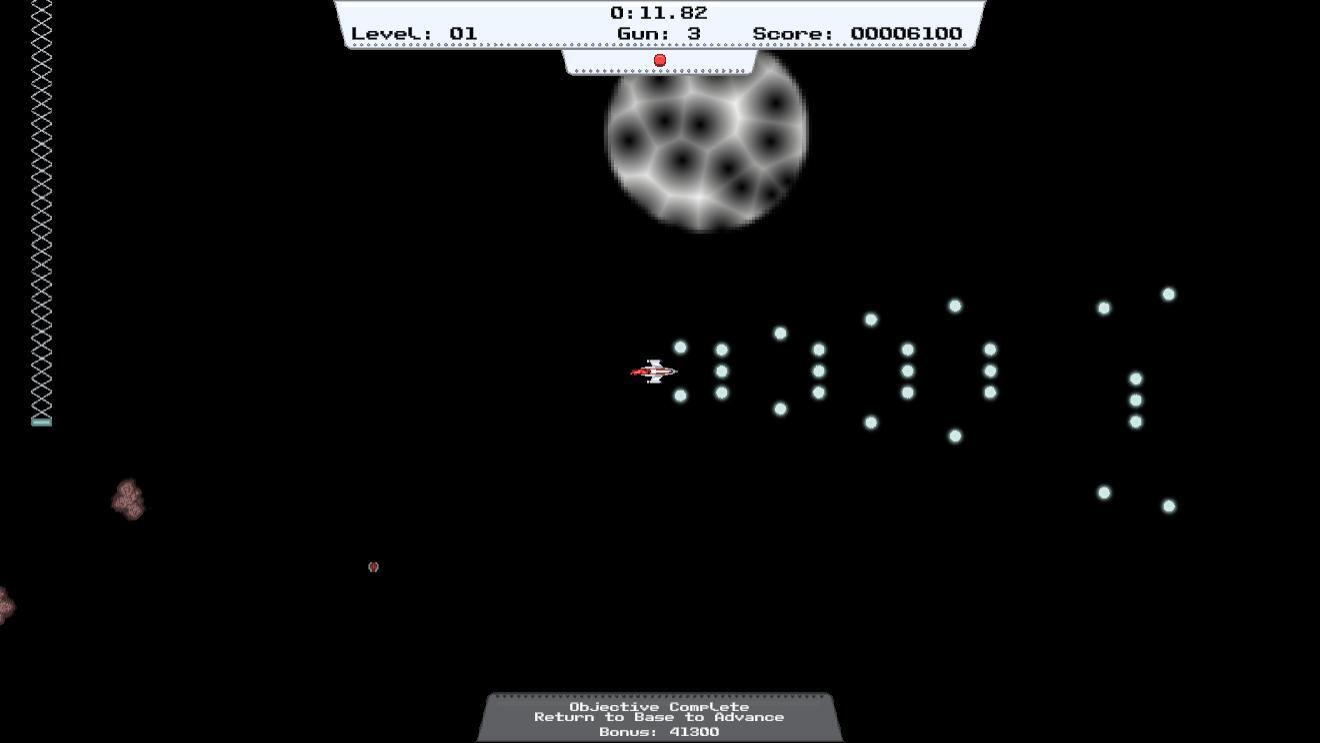
Task: Click the topmost glowing dot in the formation
Action: pyautogui.click(x=1168, y=293)
